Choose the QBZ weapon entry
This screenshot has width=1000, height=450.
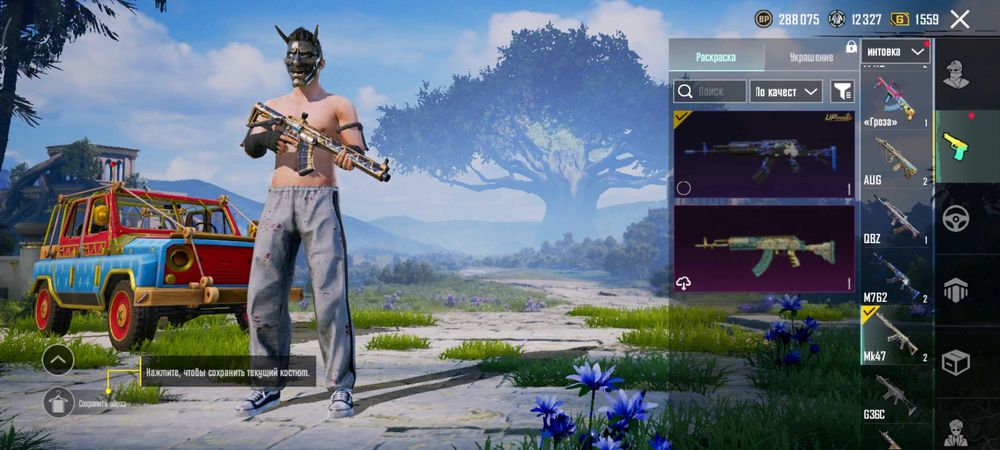pos(896,218)
